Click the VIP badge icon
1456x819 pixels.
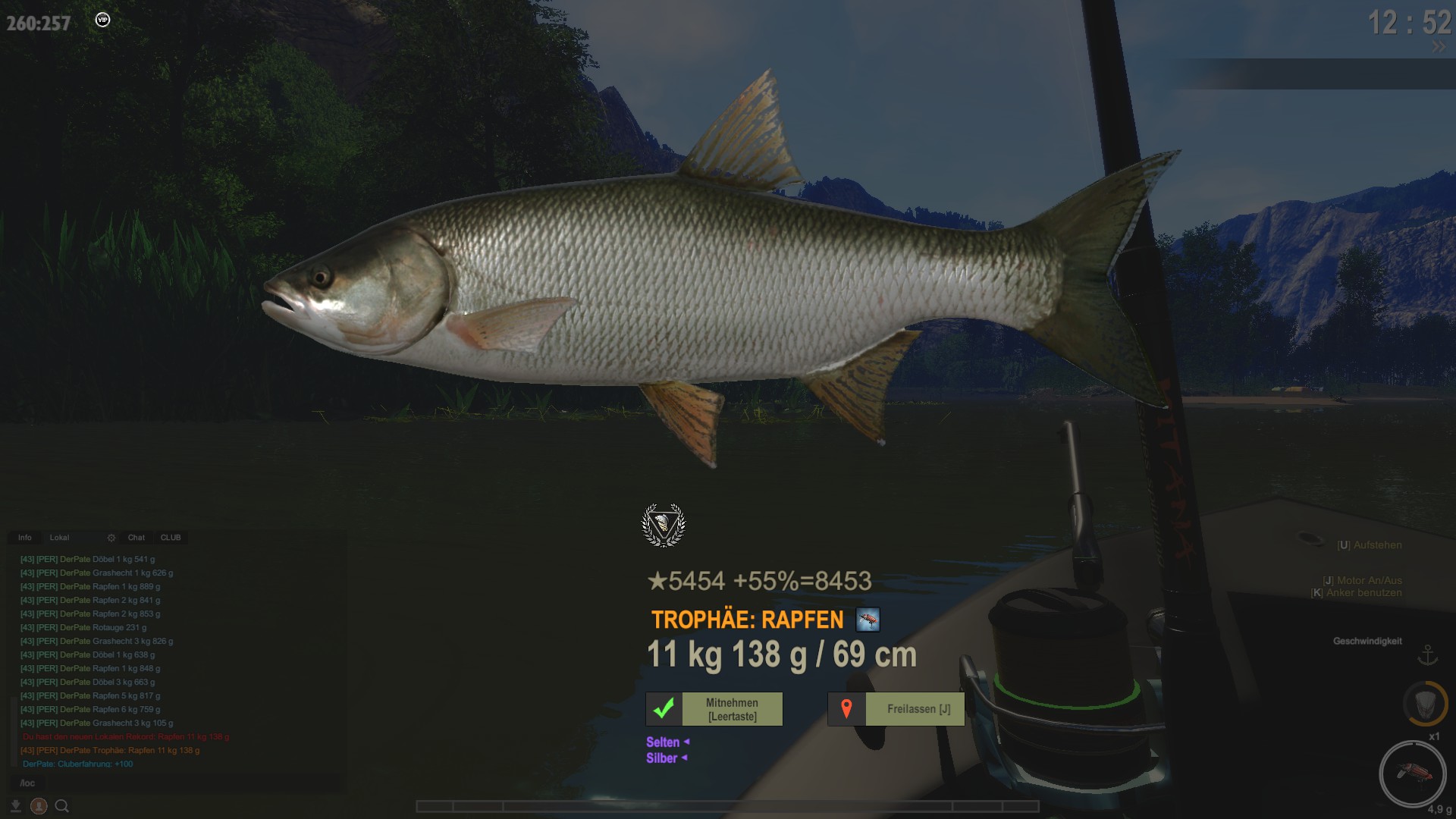103,20
